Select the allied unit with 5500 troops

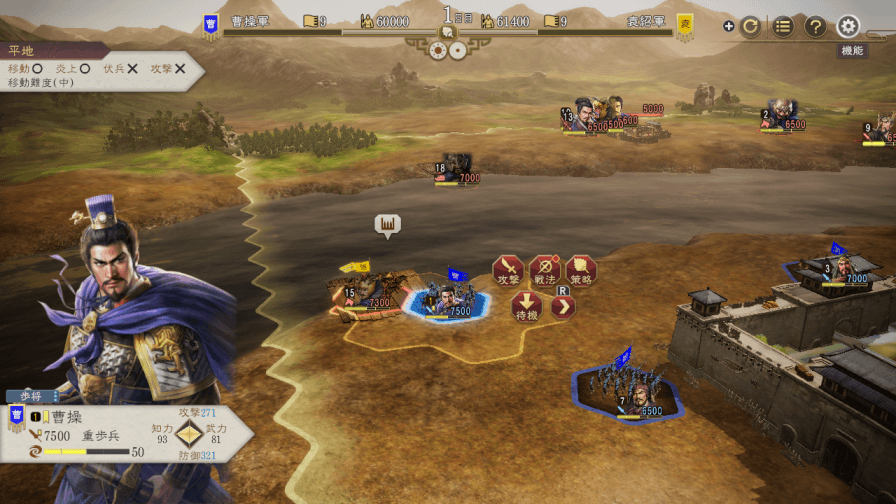[627, 390]
